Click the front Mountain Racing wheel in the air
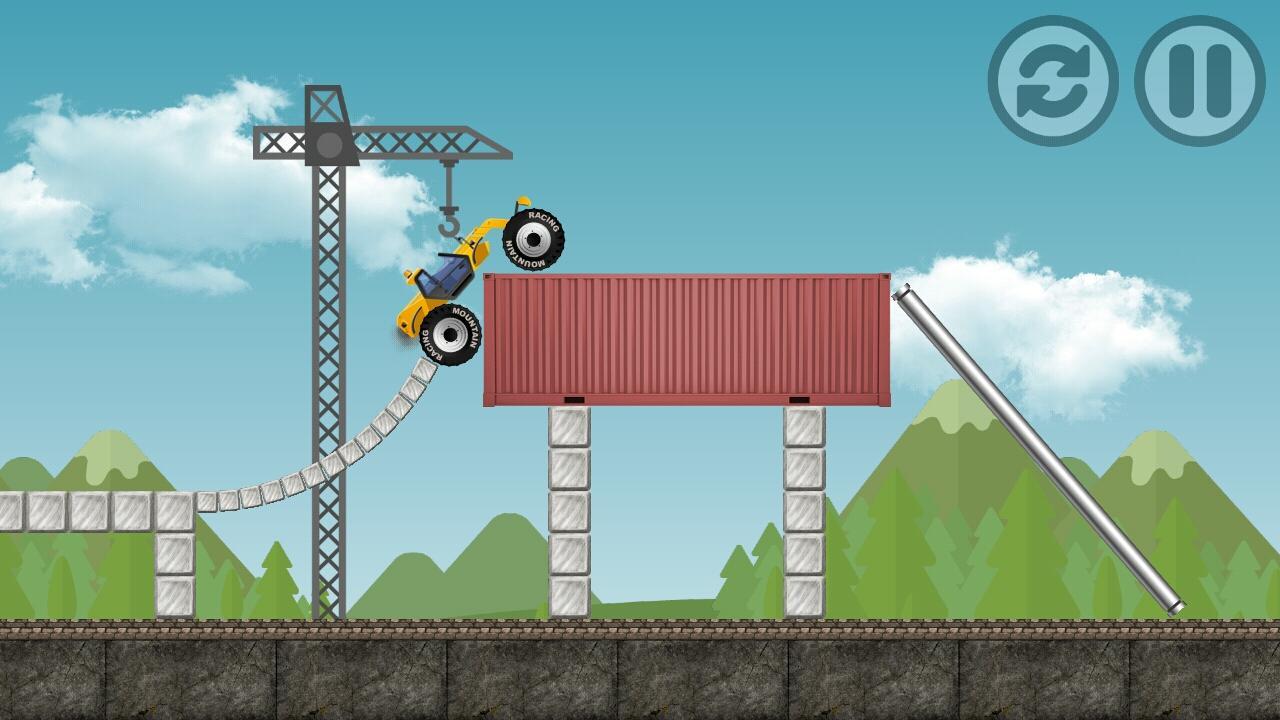Viewport: 1280px width, 720px height. click(x=532, y=240)
